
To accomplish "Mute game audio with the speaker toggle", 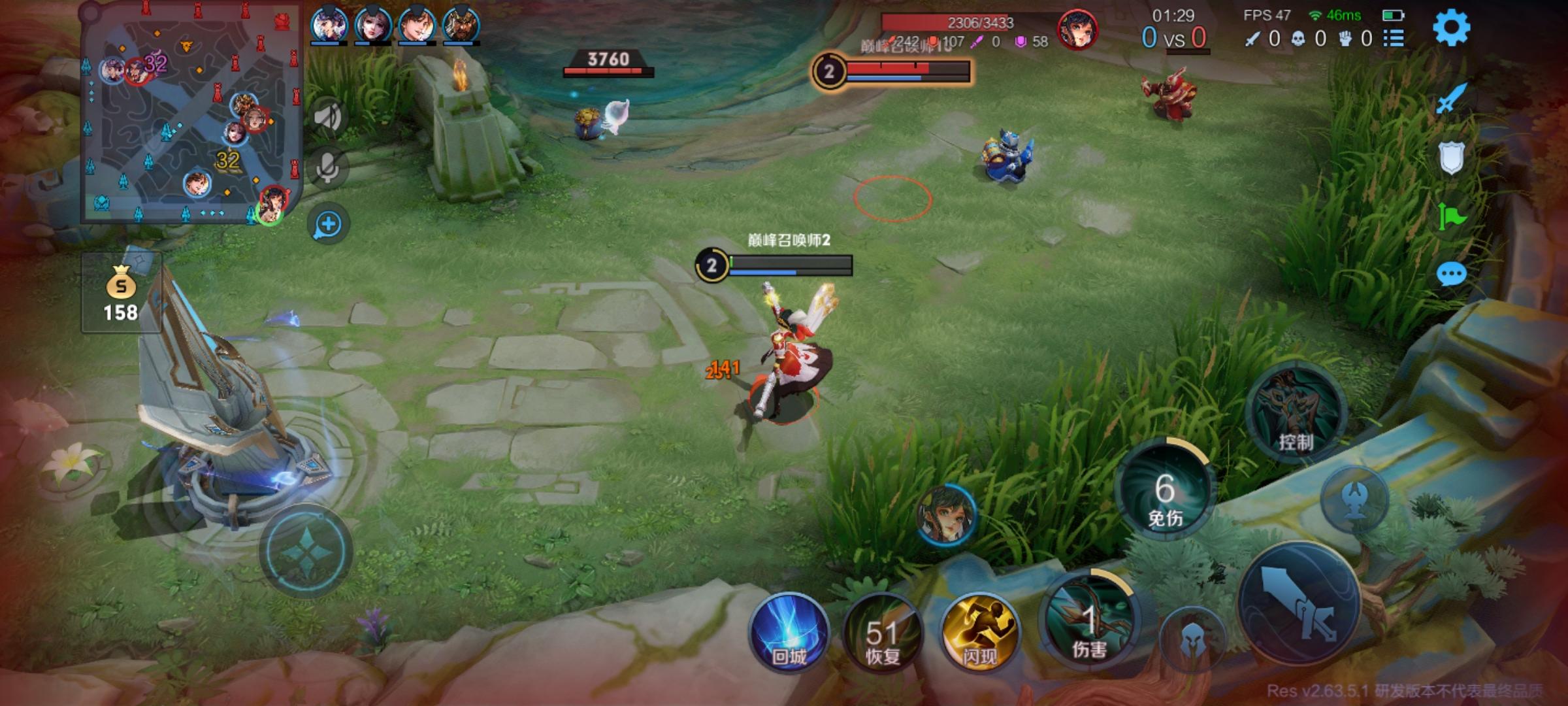I will click(x=327, y=114).
